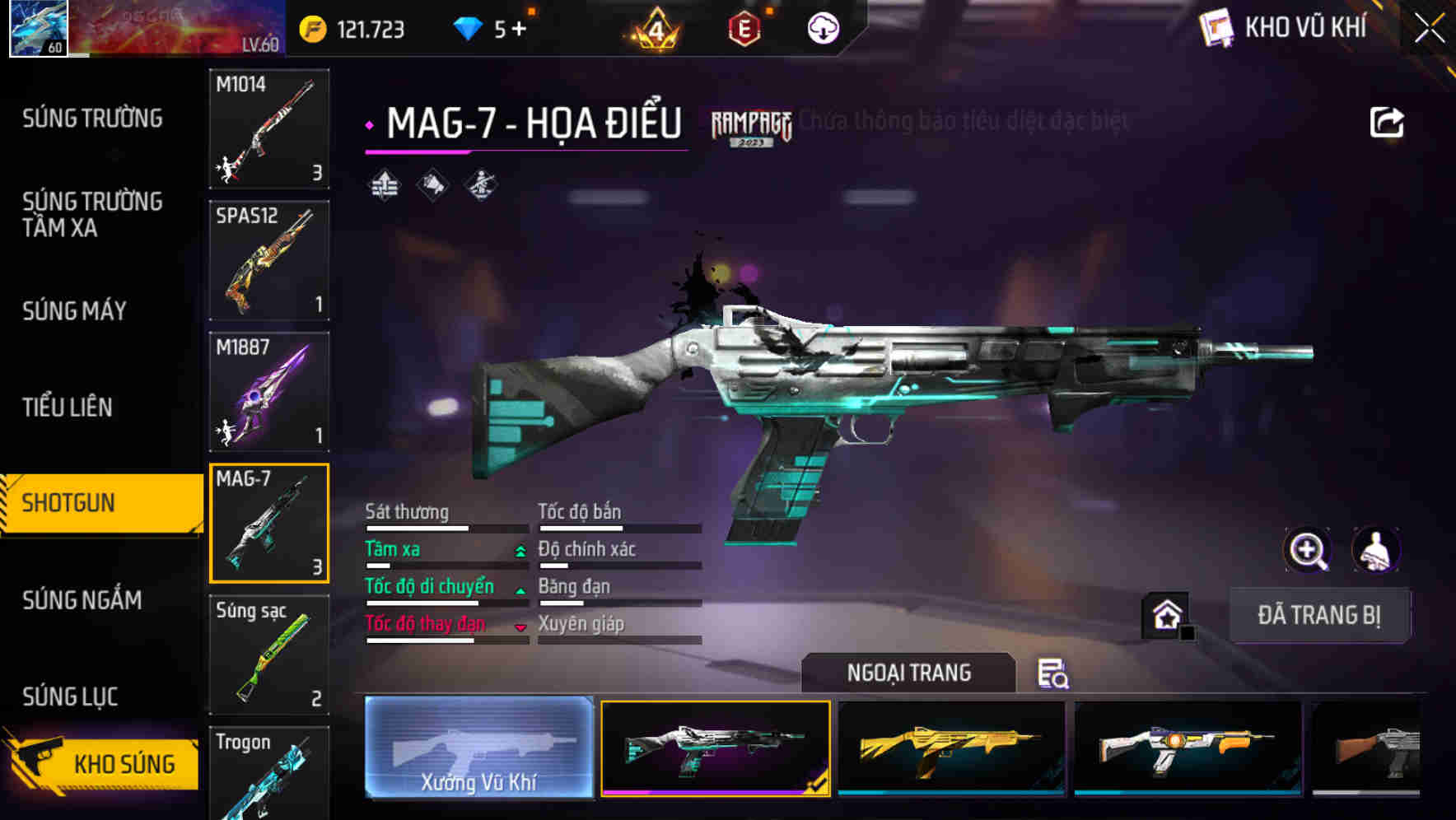Click the Đã Trang Bị button

pos(1318,615)
